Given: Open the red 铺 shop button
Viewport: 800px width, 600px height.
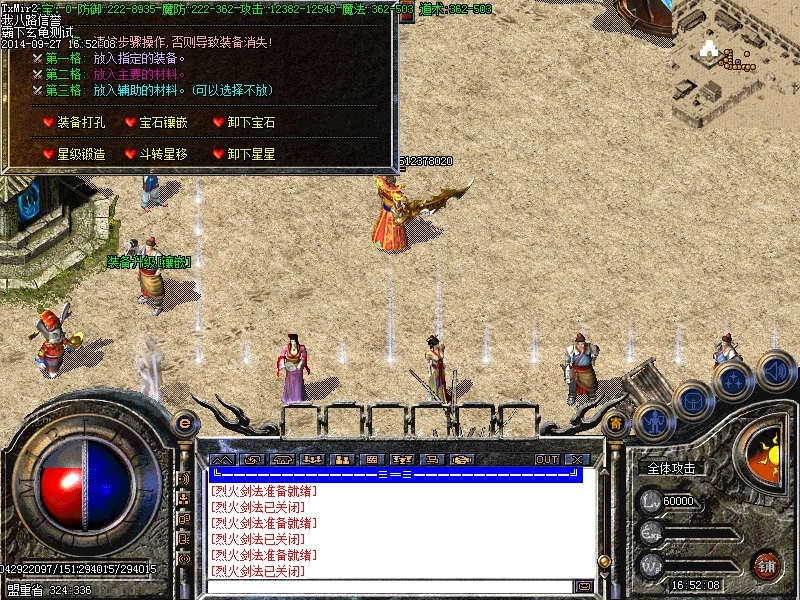Looking at the screenshot, I should pyautogui.click(x=767, y=565).
